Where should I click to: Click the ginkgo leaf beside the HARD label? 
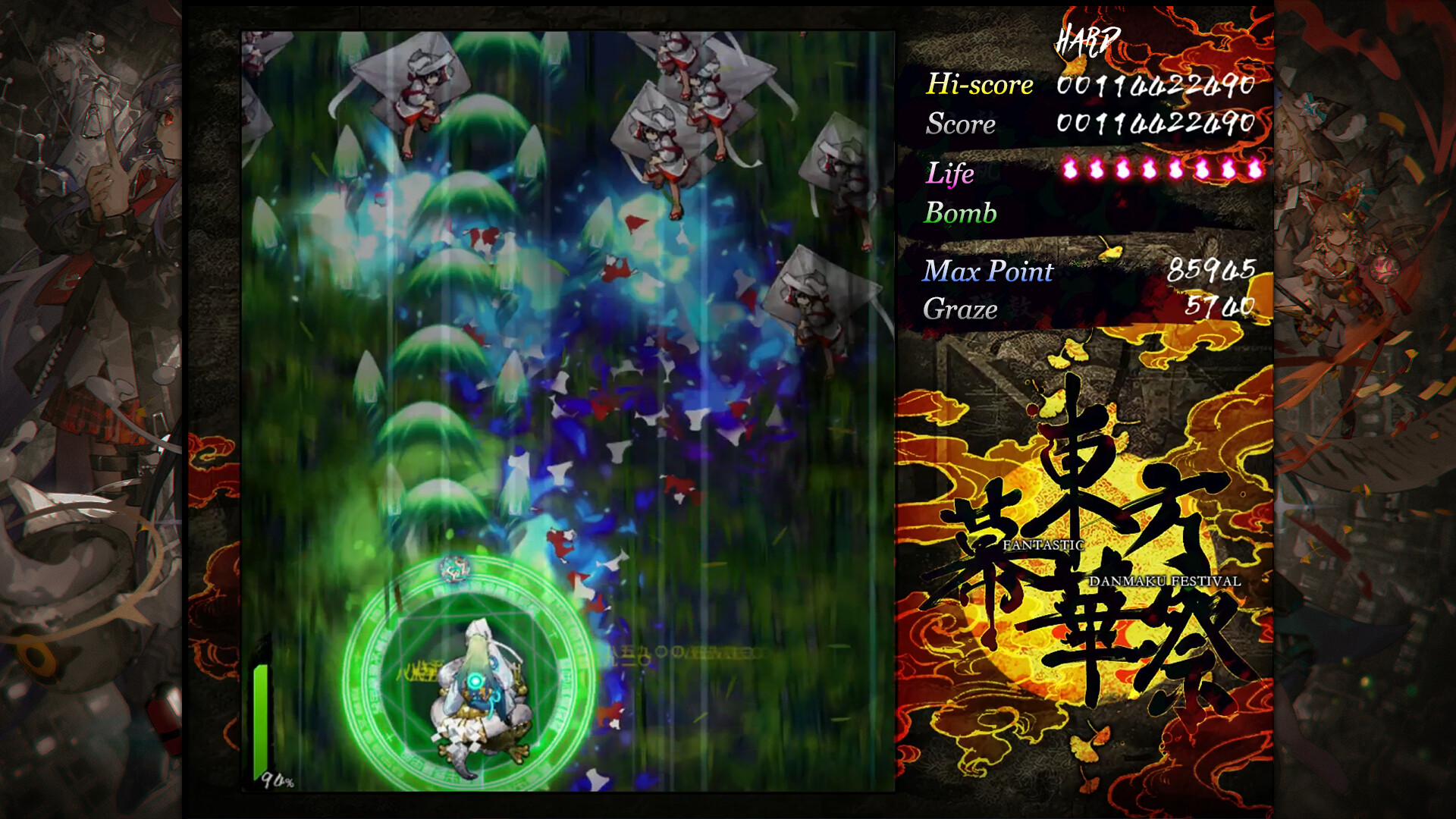tap(1074, 67)
